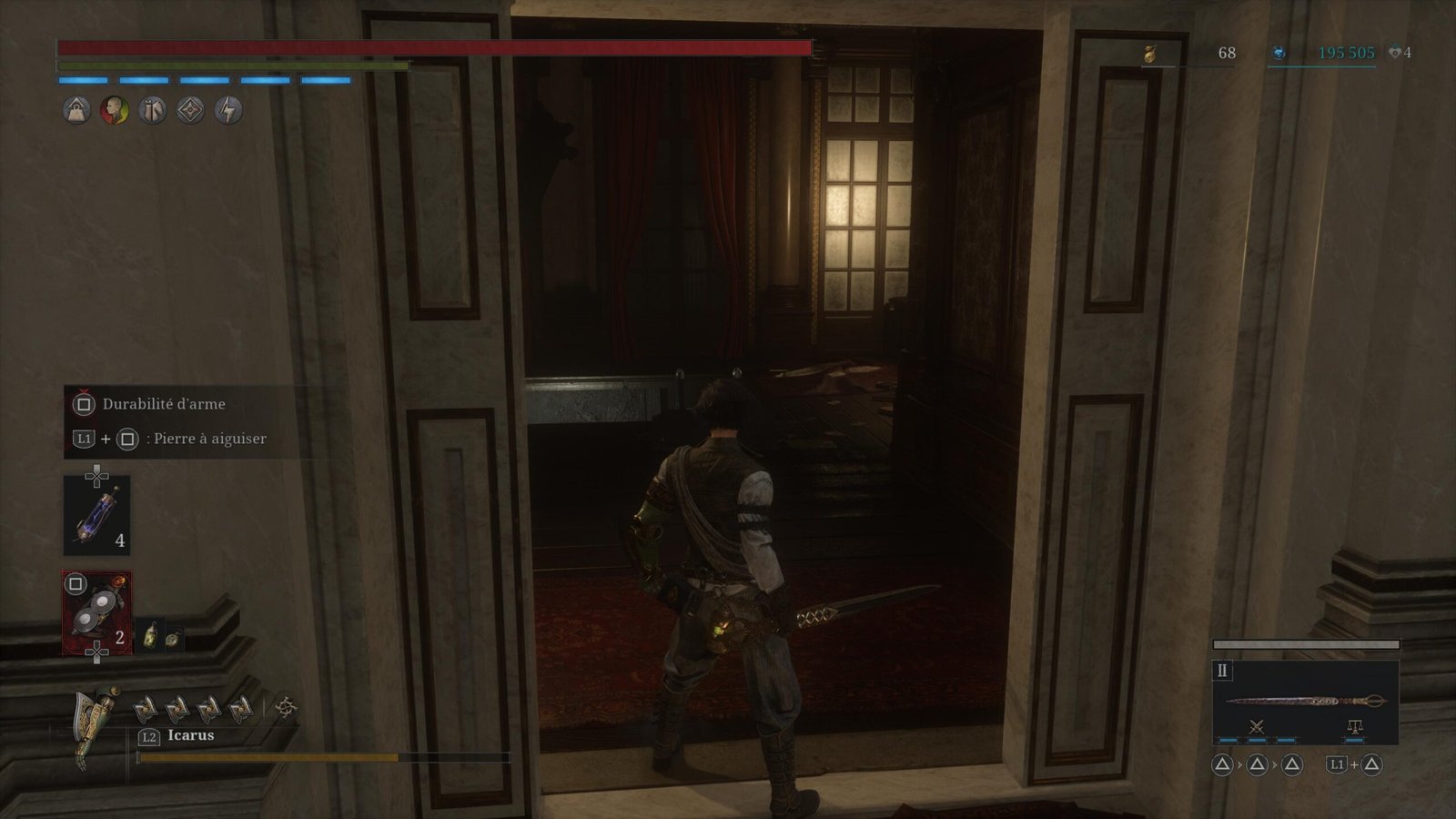Click the small lantern item icon
Viewport: 1456px width, 819px height.
click(150, 636)
